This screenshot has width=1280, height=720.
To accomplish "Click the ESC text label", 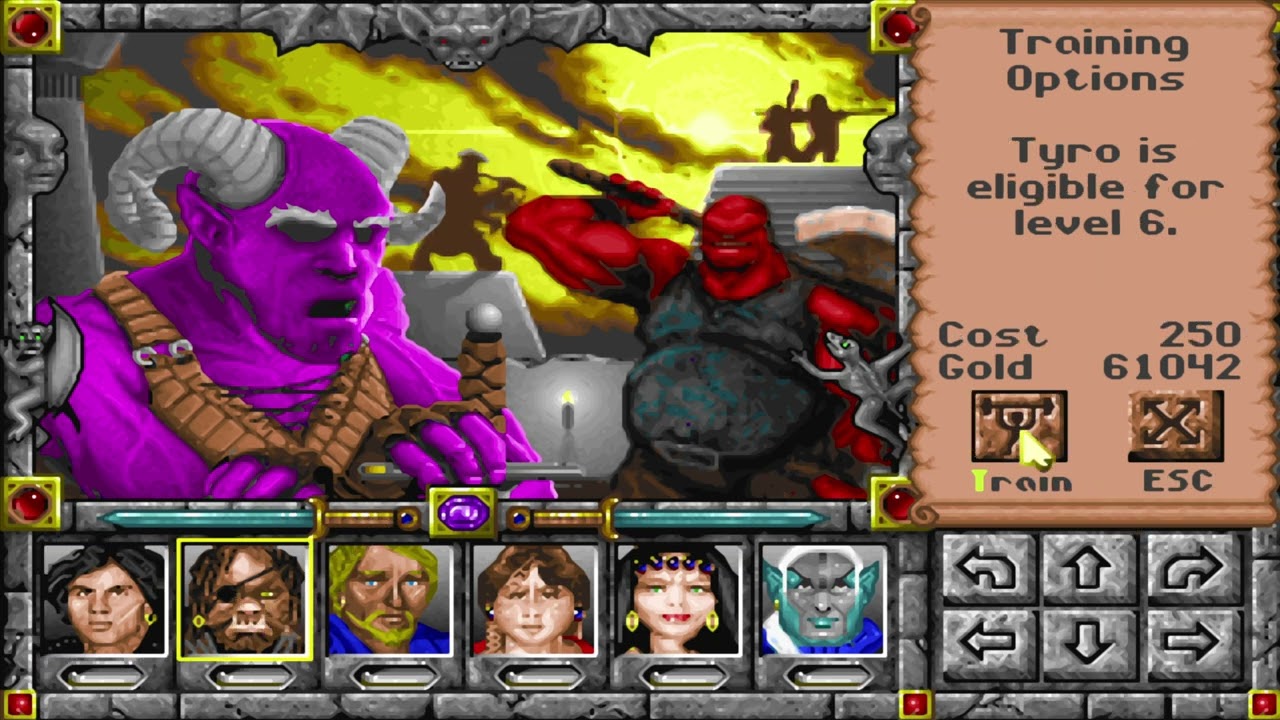I will (1178, 480).
